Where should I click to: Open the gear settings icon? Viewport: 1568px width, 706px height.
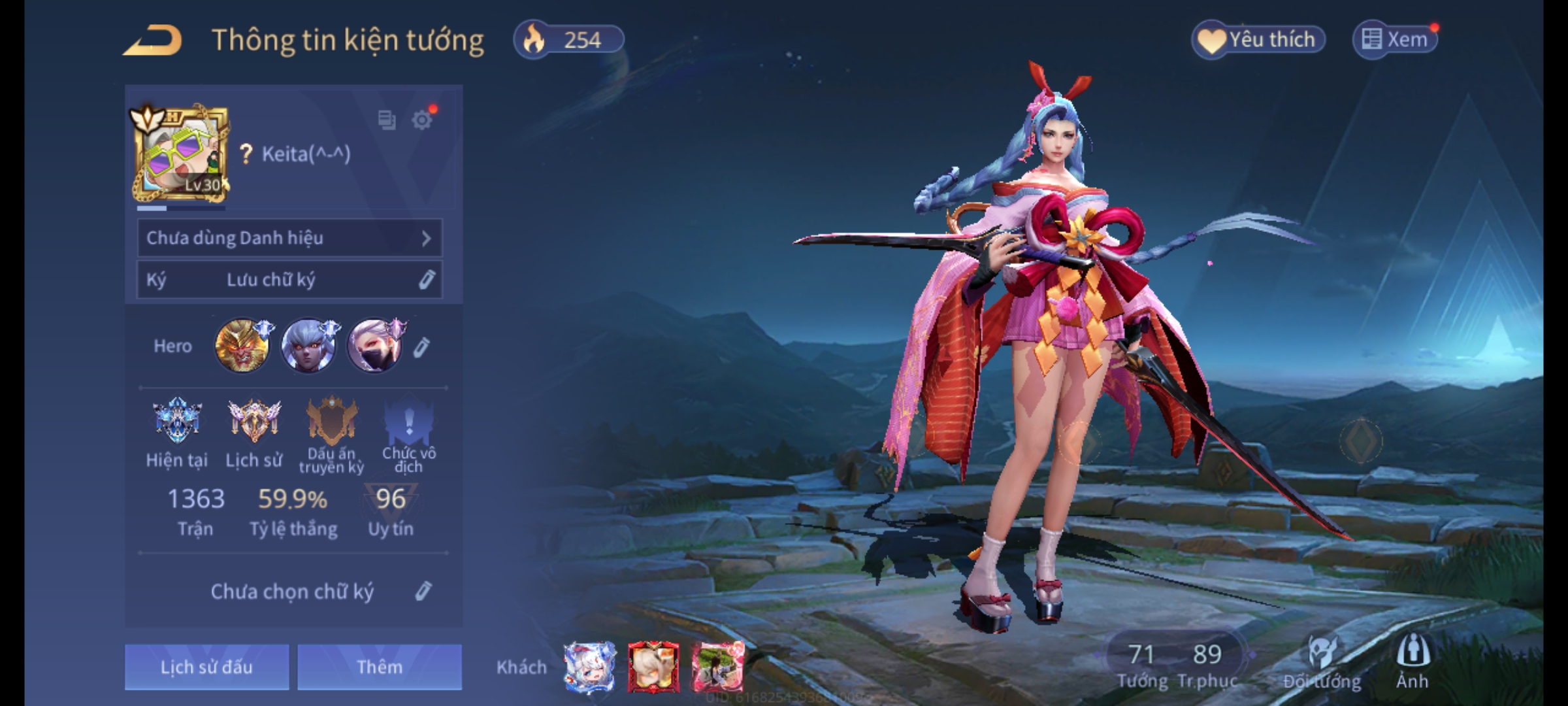tap(422, 120)
